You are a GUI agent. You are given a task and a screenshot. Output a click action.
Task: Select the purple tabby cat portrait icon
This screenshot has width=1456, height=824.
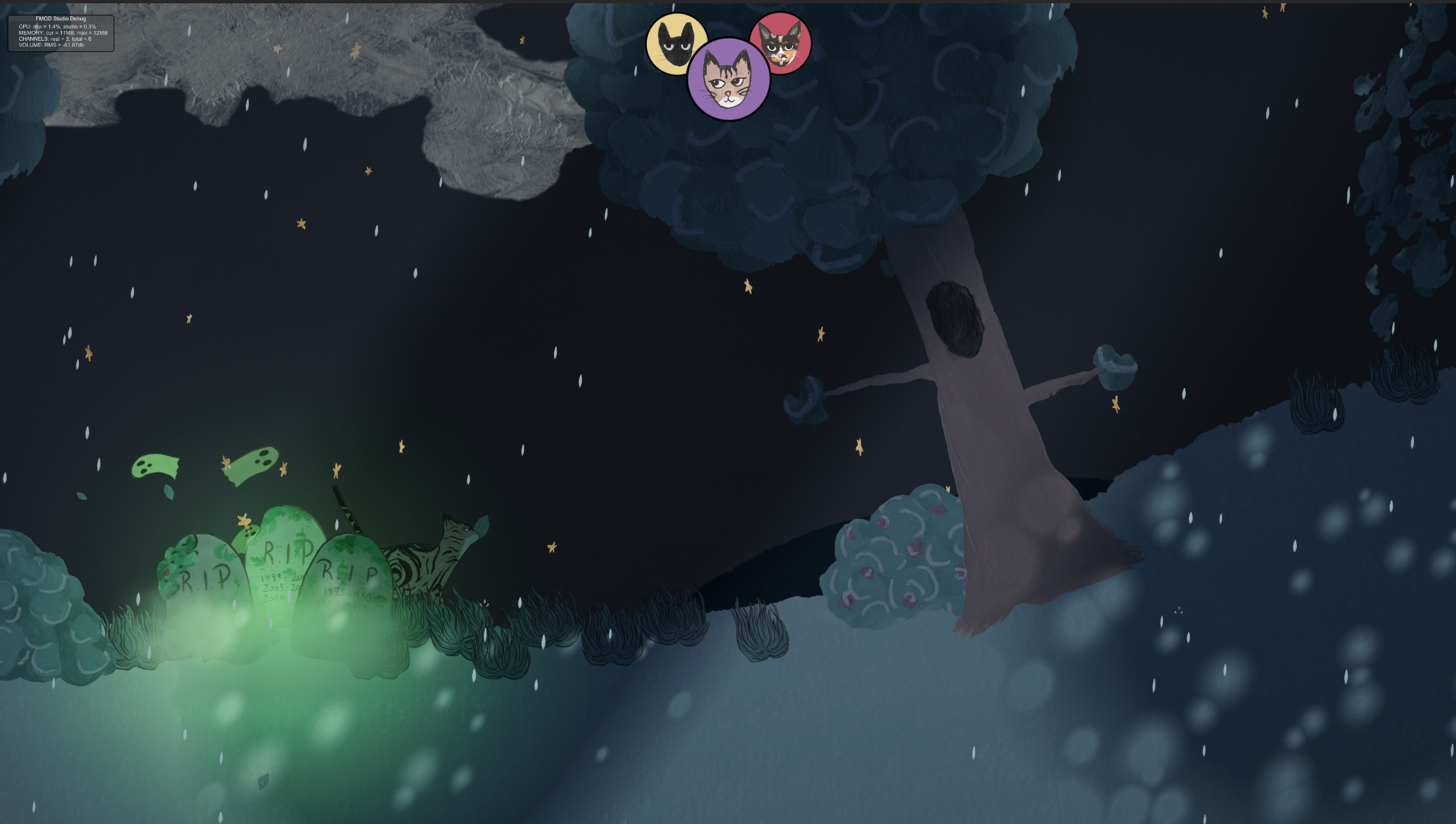point(730,79)
